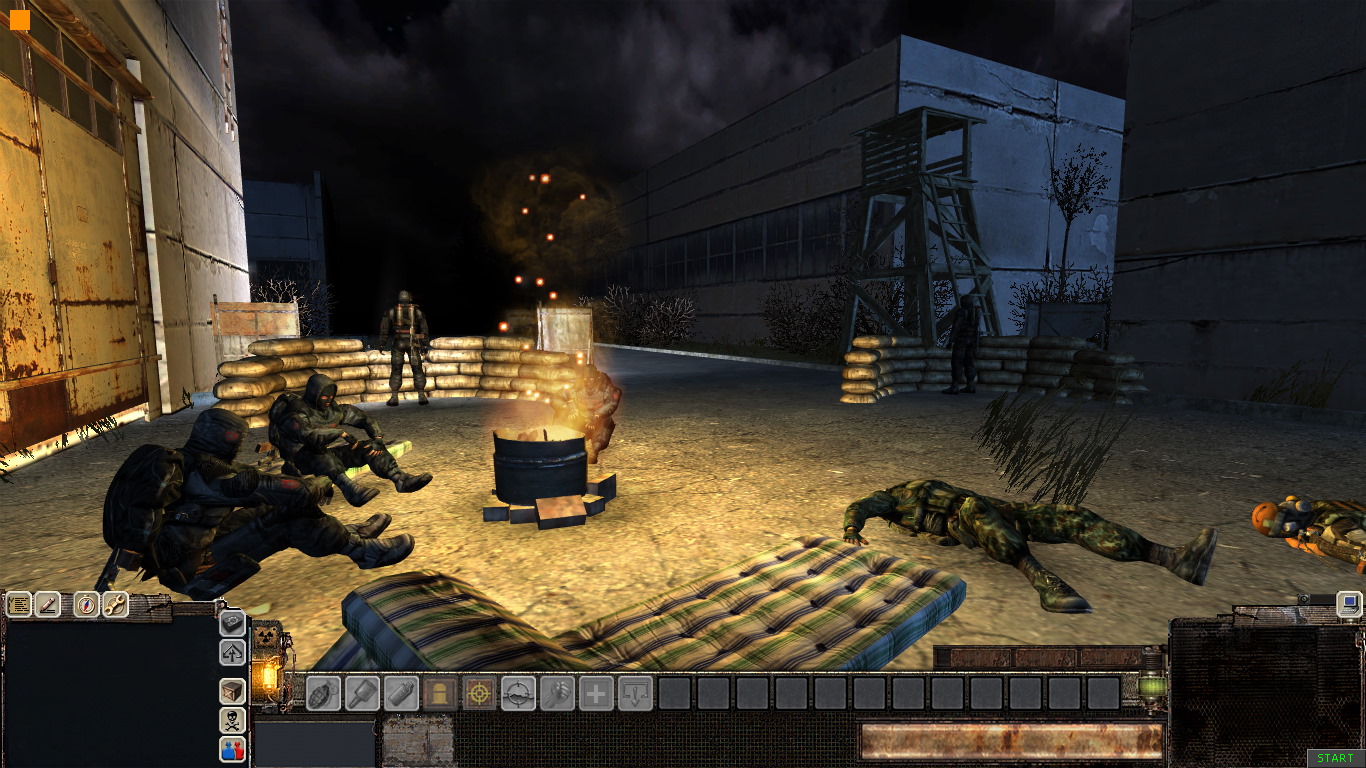Activate the bullet ammo icon

pos(440,693)
